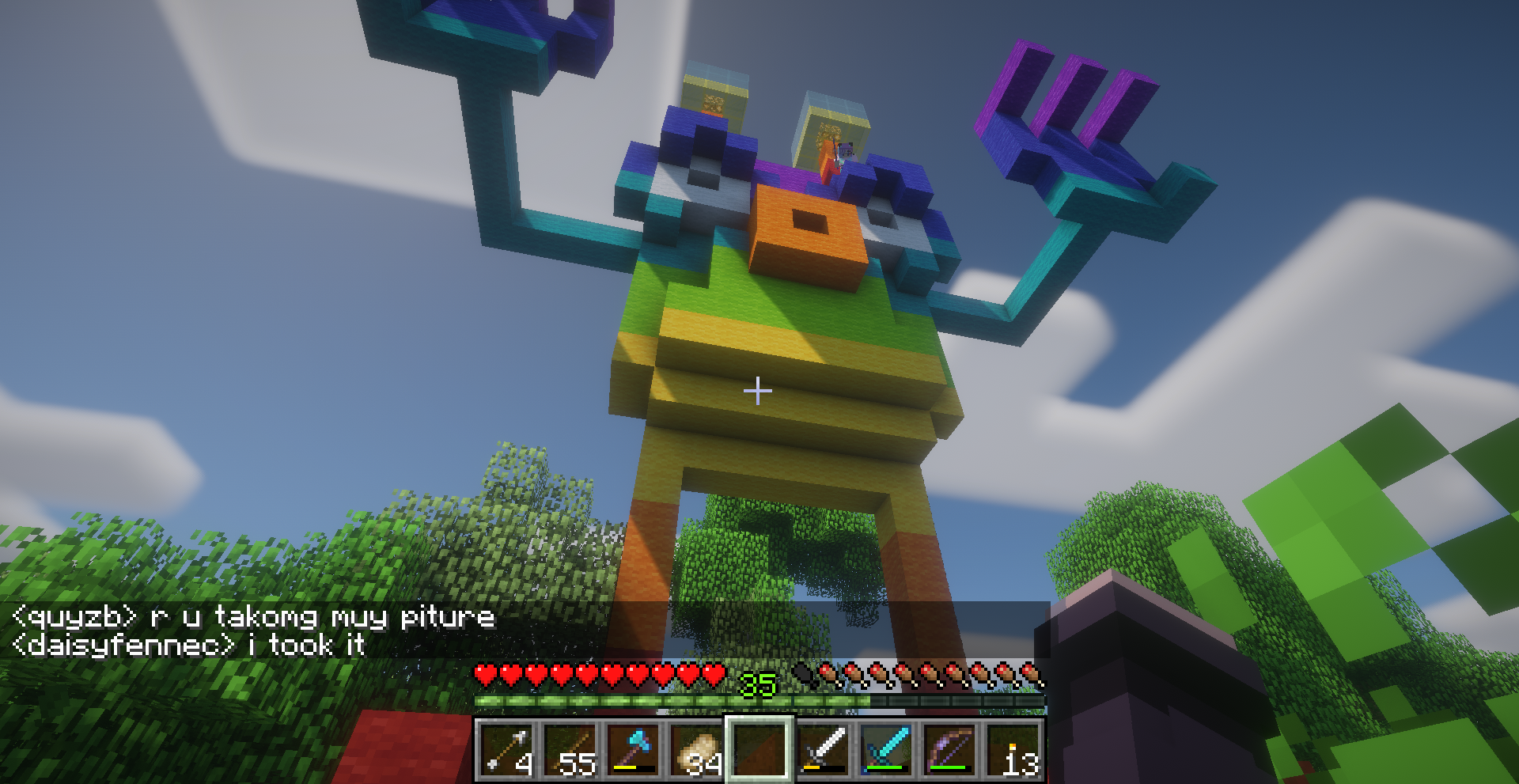
Task: Equip the iron sword
Action: point(823,749)
